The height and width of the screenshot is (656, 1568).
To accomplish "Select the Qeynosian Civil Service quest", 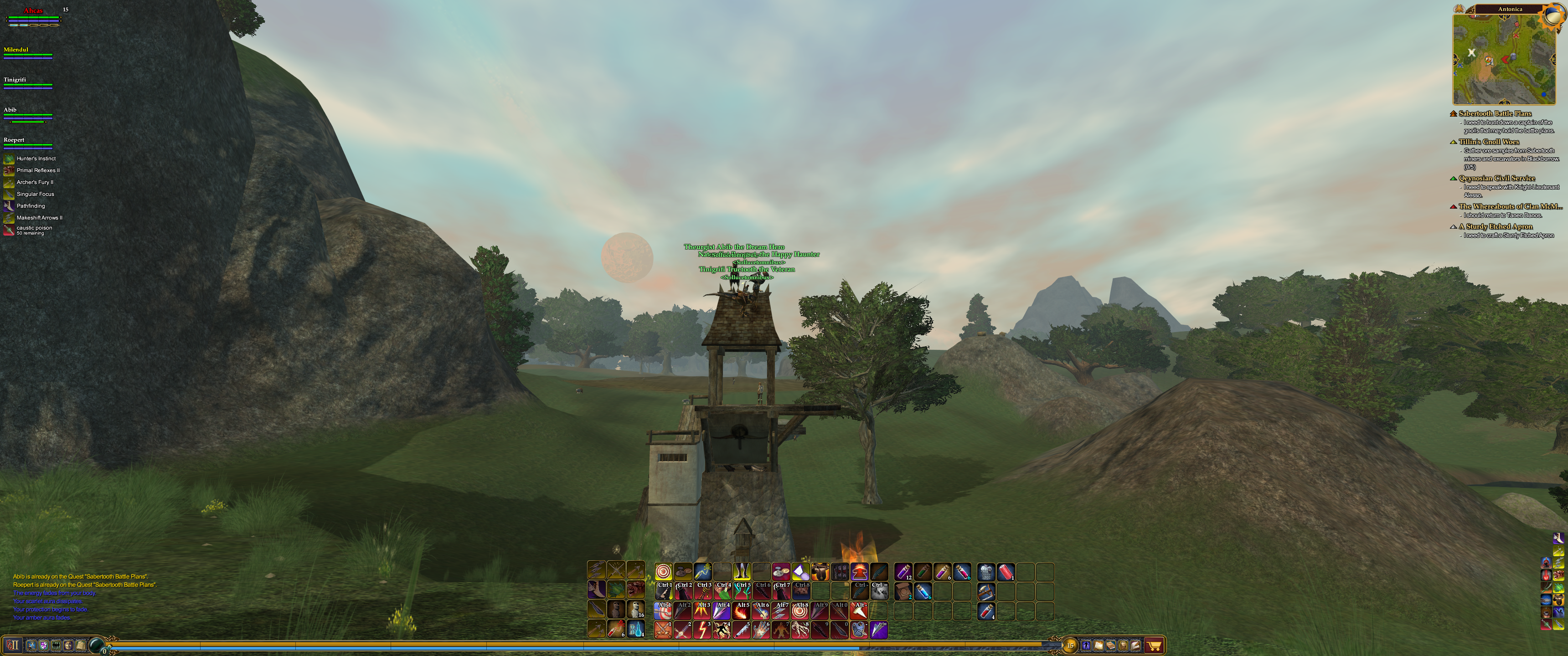I will pyautogui.click(x=1496, y=178).
